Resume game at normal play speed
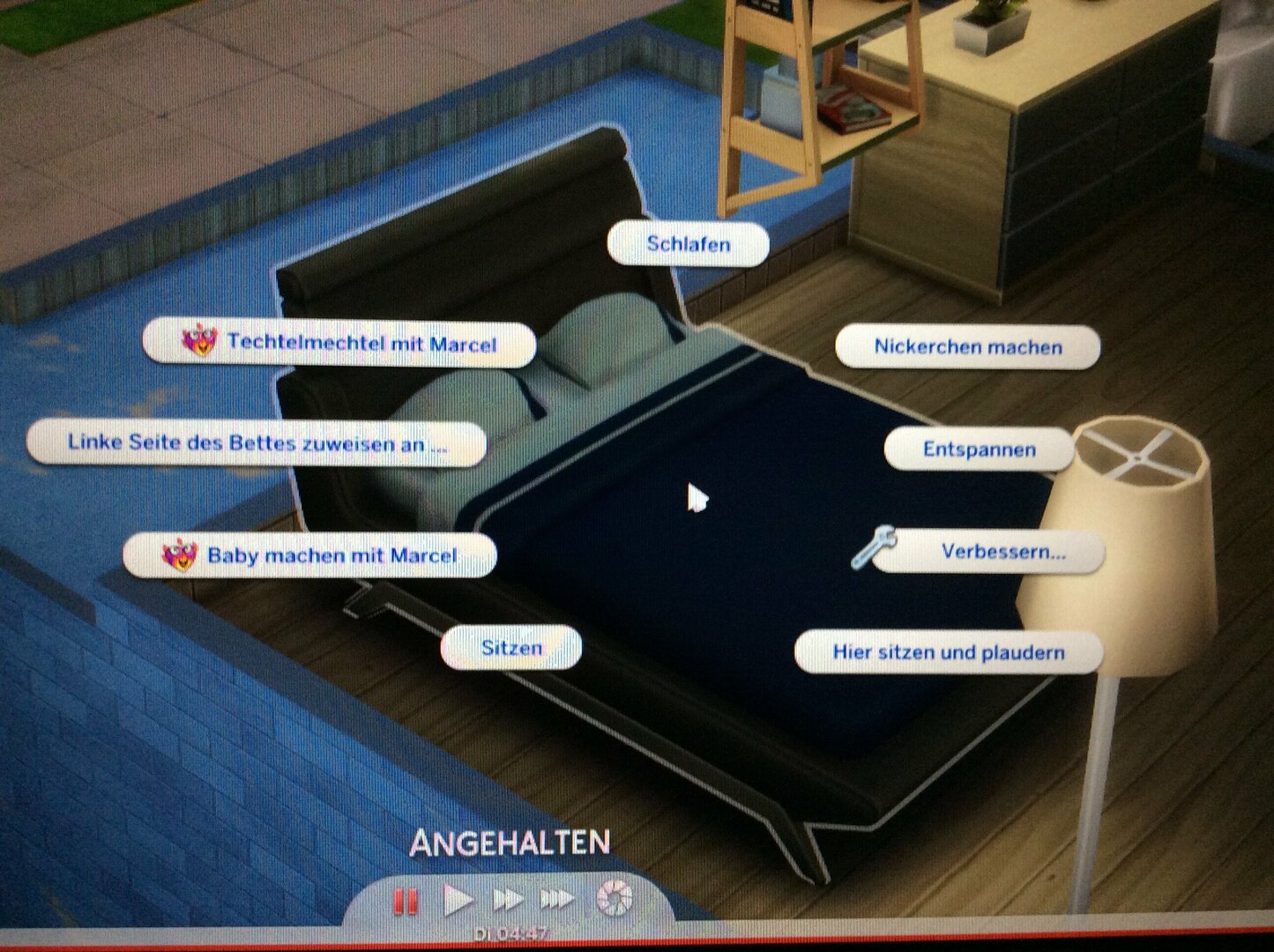This screenshot has width=1274, height=952. tap(457, 901)
